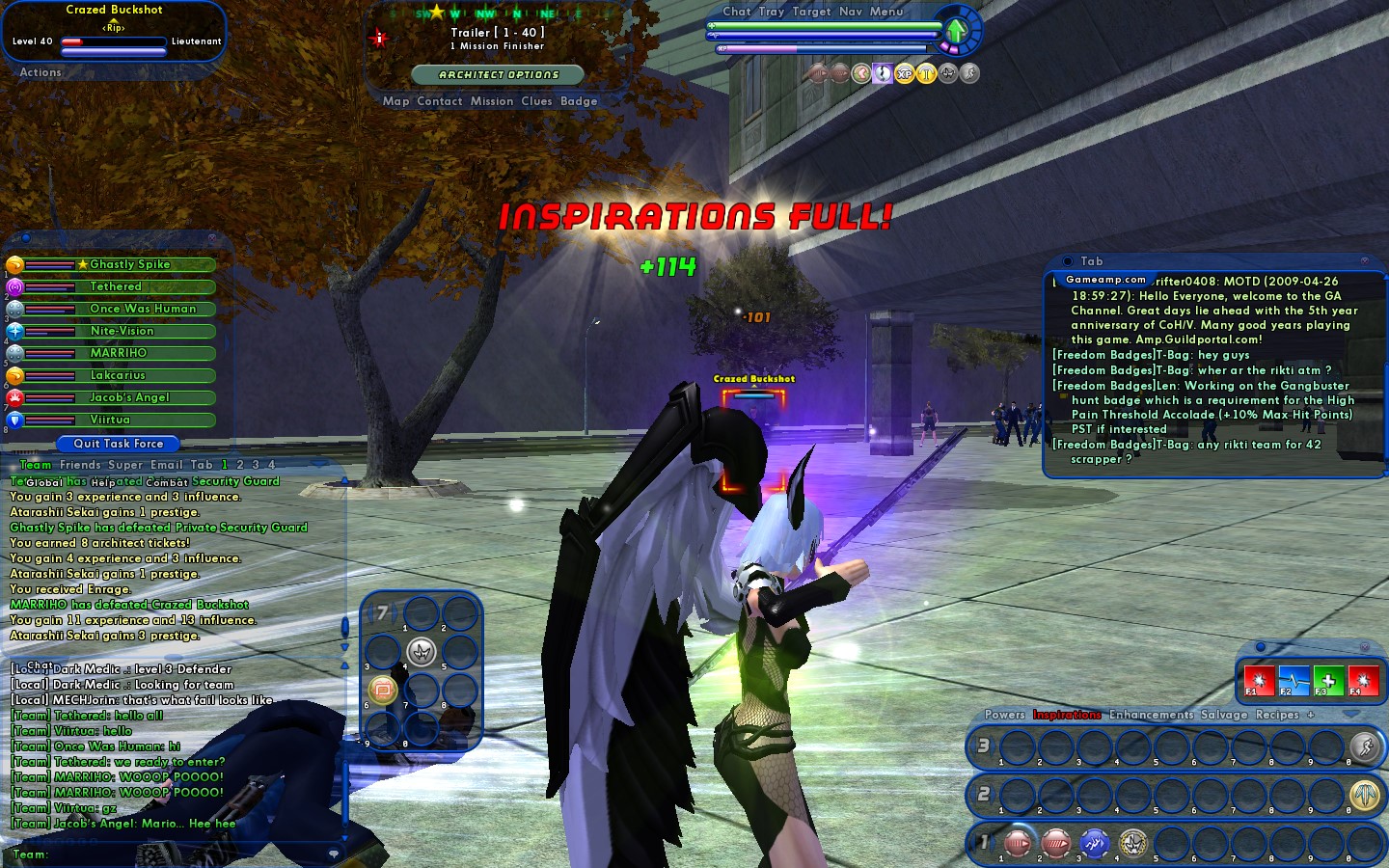1389x868 pixels.
Task: Activate the blue power in tray slot 3
Action: [x=1094, y=844]
